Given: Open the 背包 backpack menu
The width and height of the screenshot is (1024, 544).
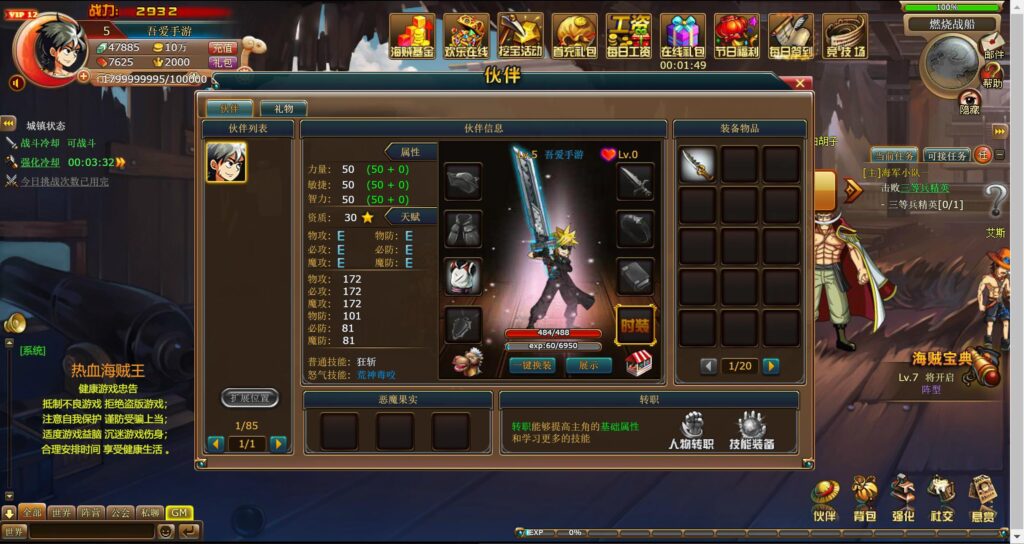Looking at the screenshot, I should (x=864, y=499).
